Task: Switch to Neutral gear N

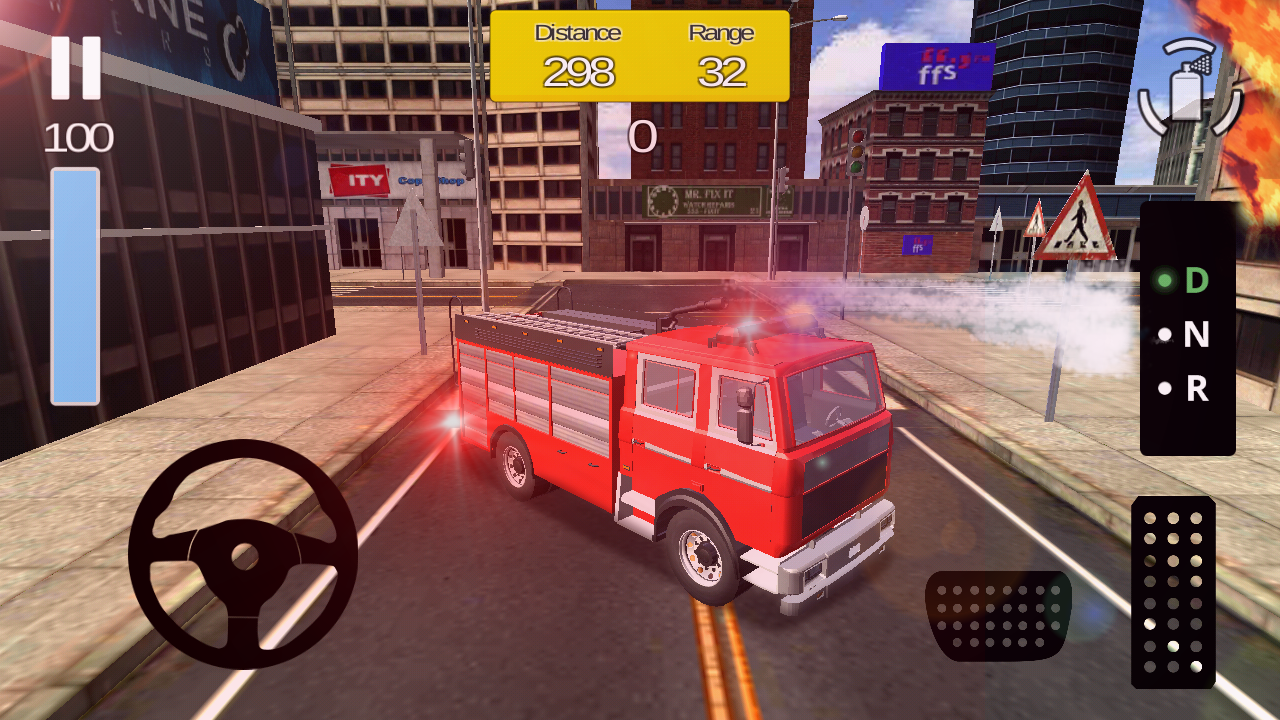Action: (1190, 335)
